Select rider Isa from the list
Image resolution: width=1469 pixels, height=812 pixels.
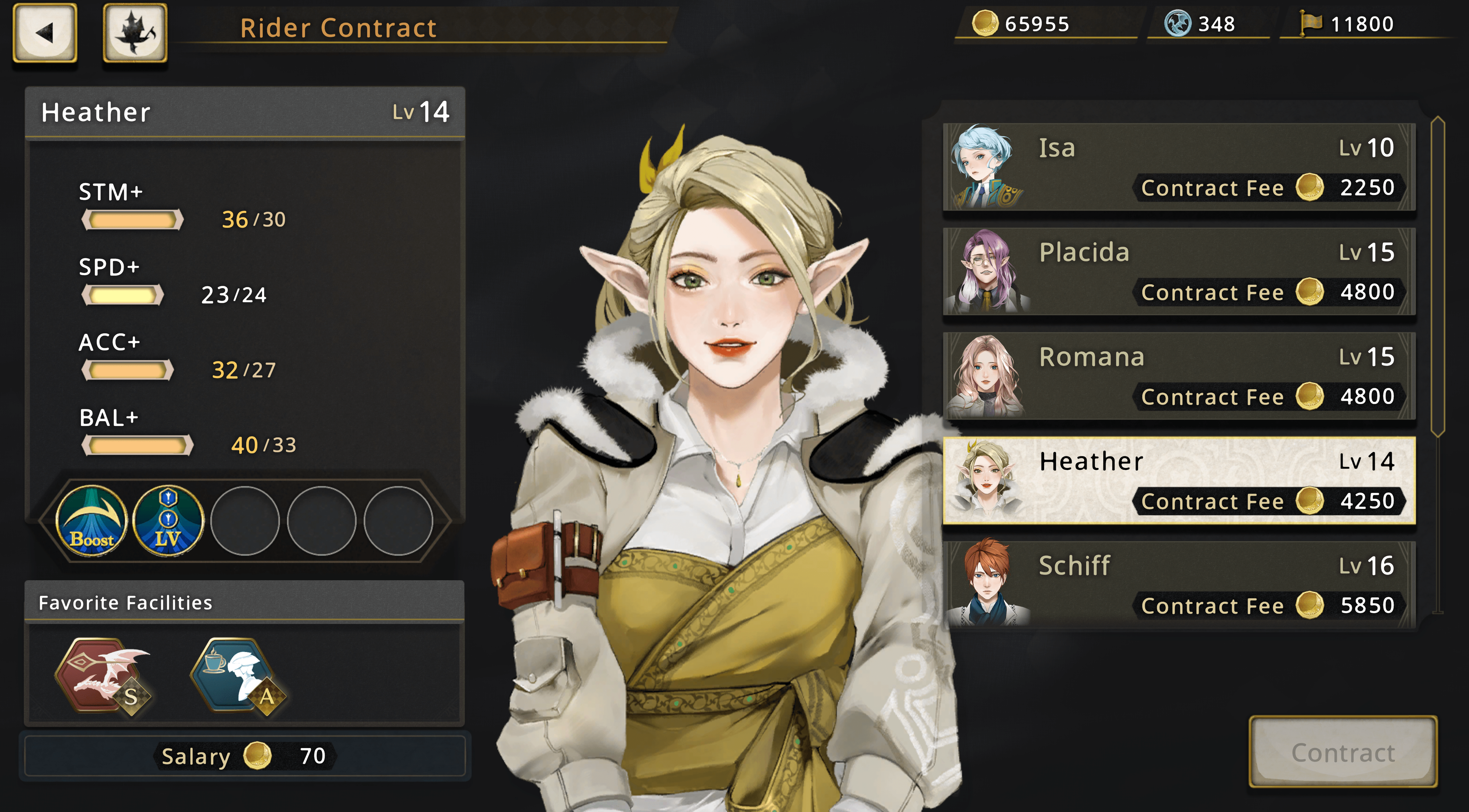click(1179, 167)
